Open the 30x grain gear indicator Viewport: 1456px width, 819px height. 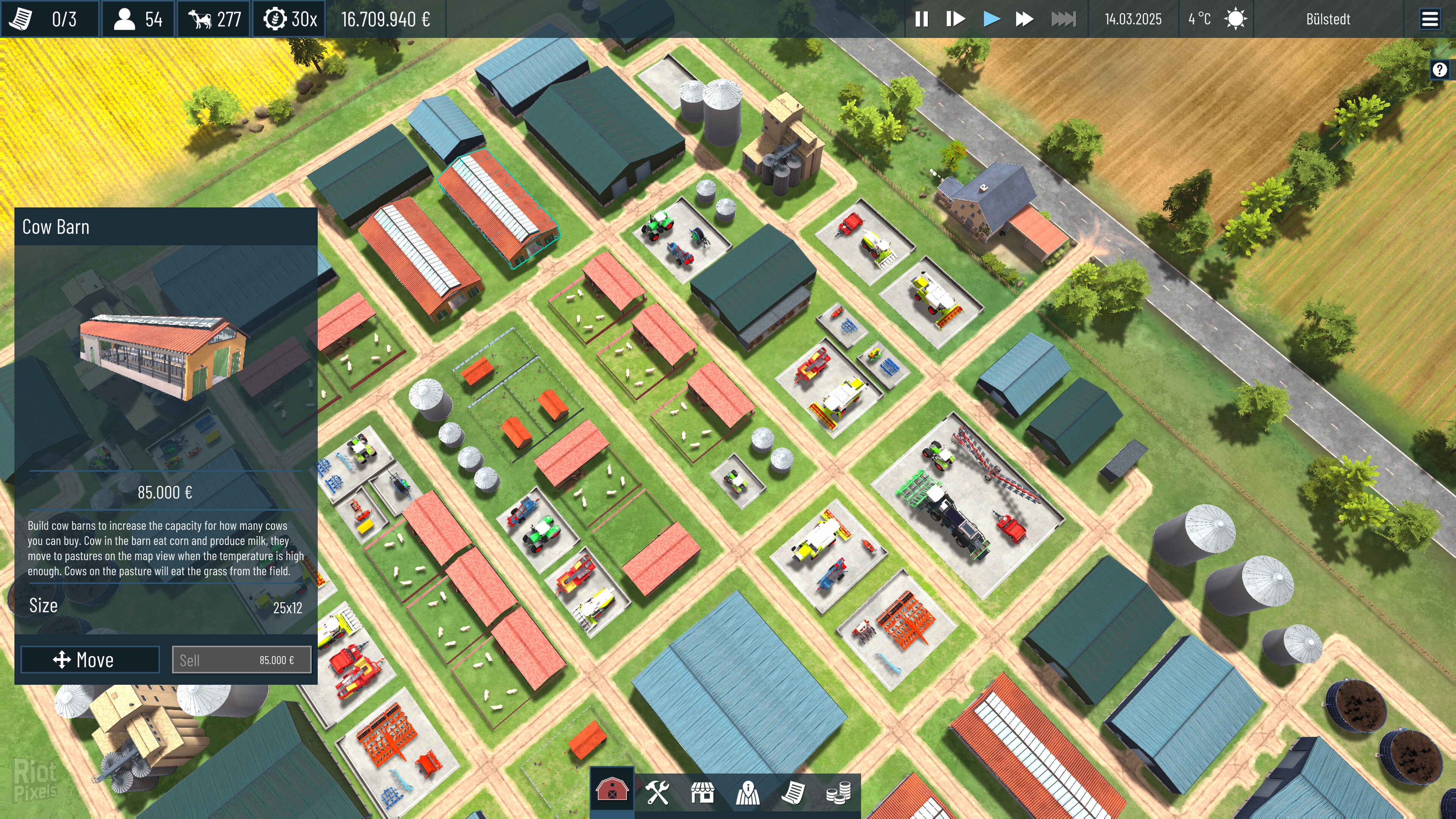[x=289, y=19]
